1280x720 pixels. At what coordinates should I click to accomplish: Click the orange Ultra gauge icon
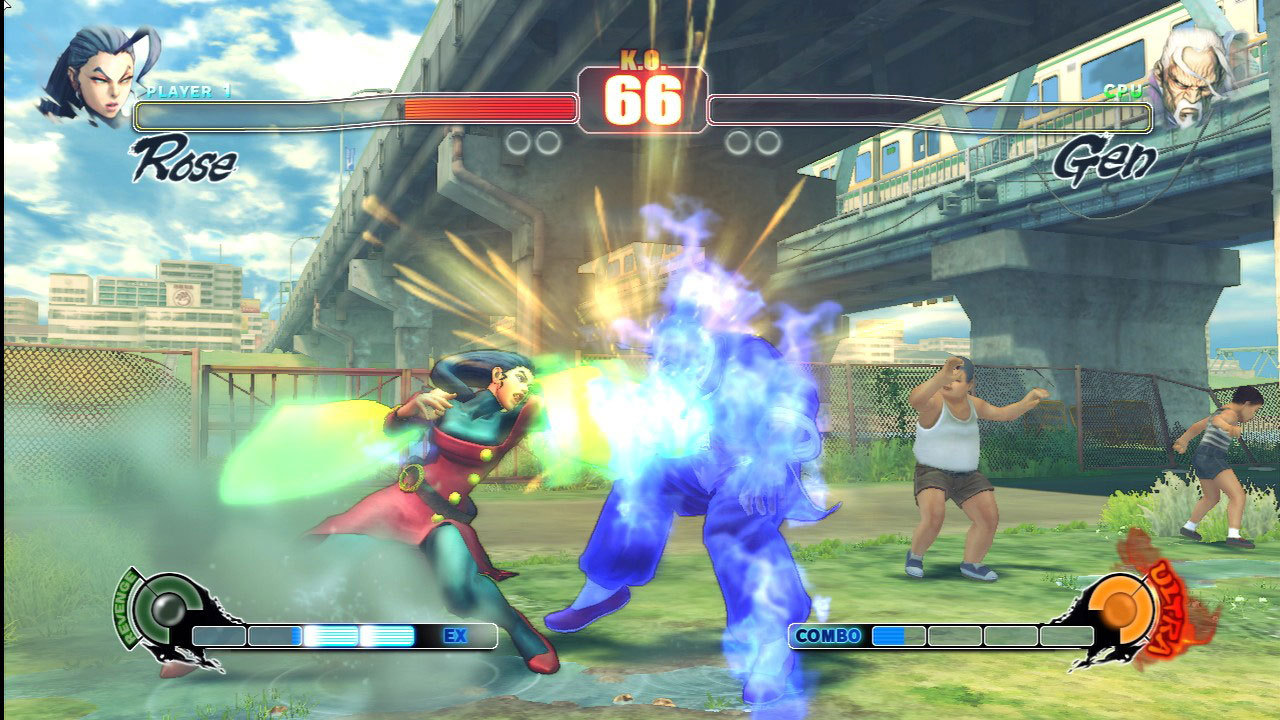1118,610
